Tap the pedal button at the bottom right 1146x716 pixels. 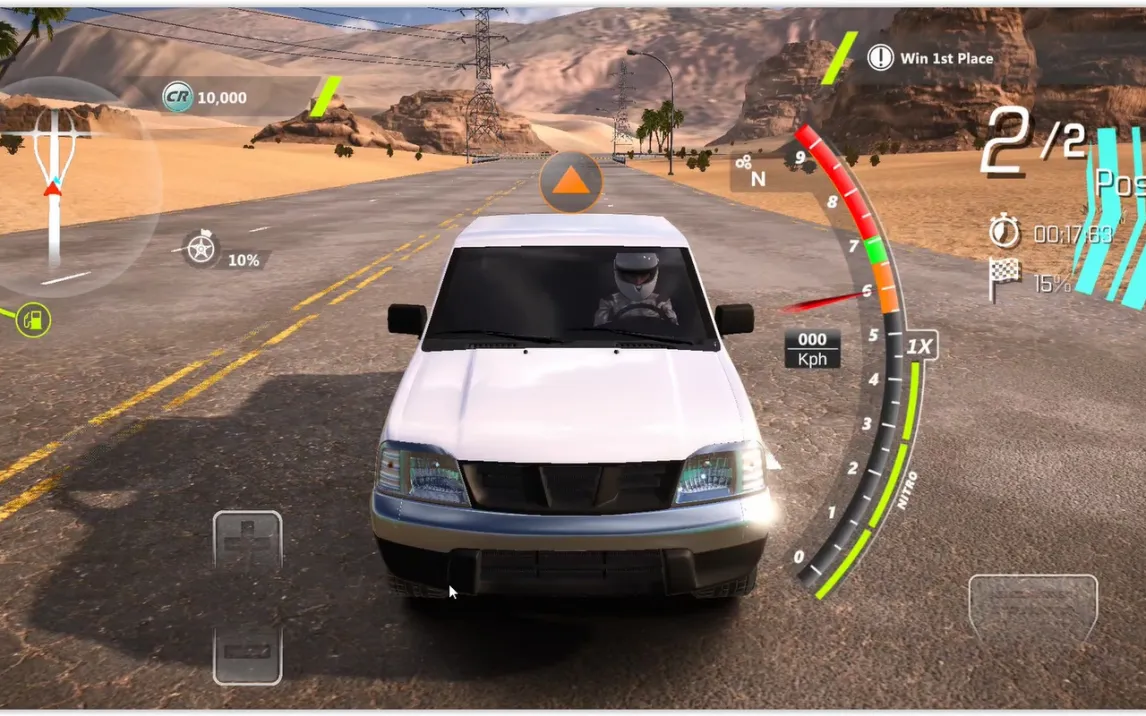point(1032,610)
